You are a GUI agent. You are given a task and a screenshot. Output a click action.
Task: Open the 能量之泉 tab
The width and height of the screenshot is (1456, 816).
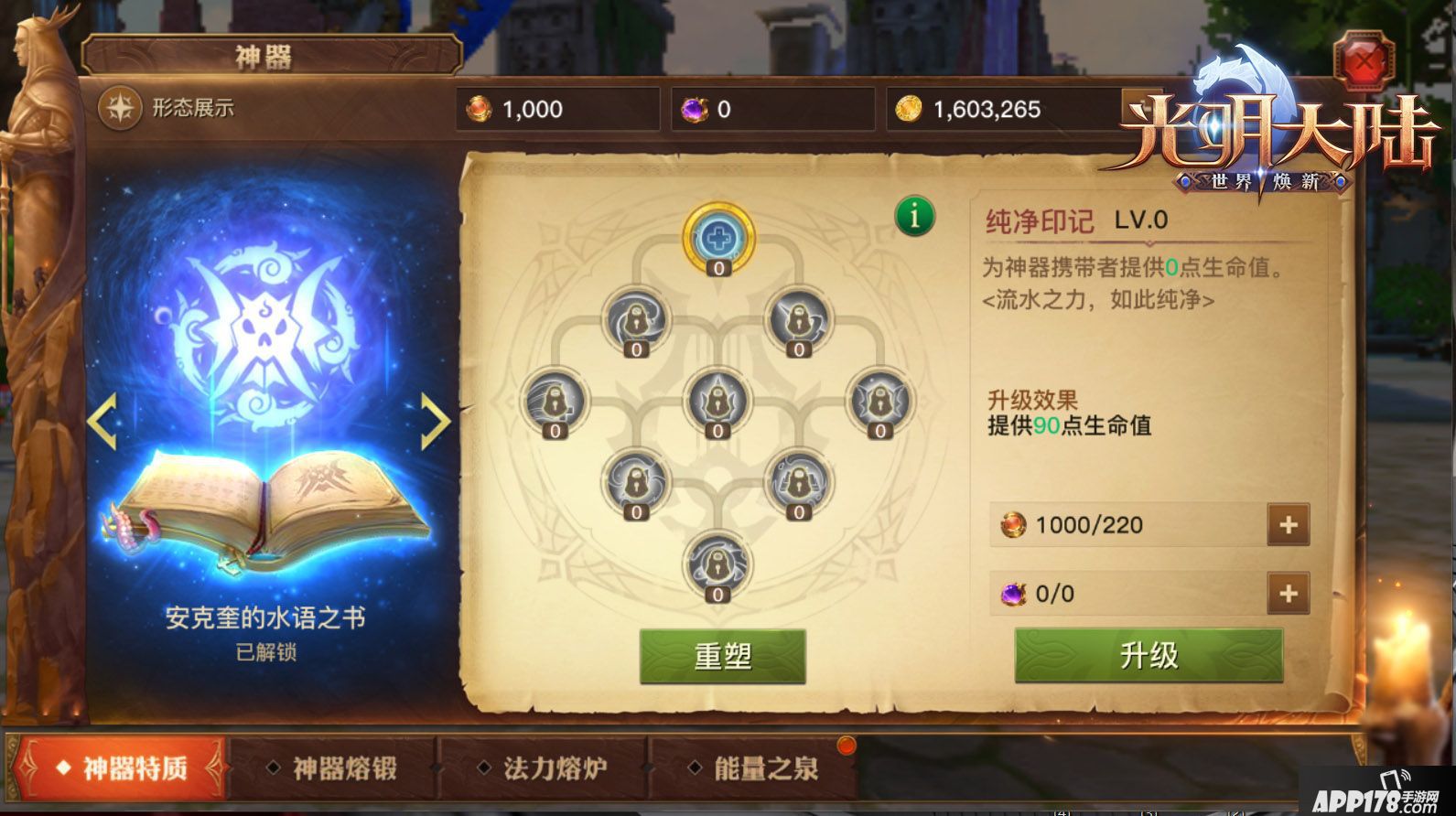[x=767, y=768]
